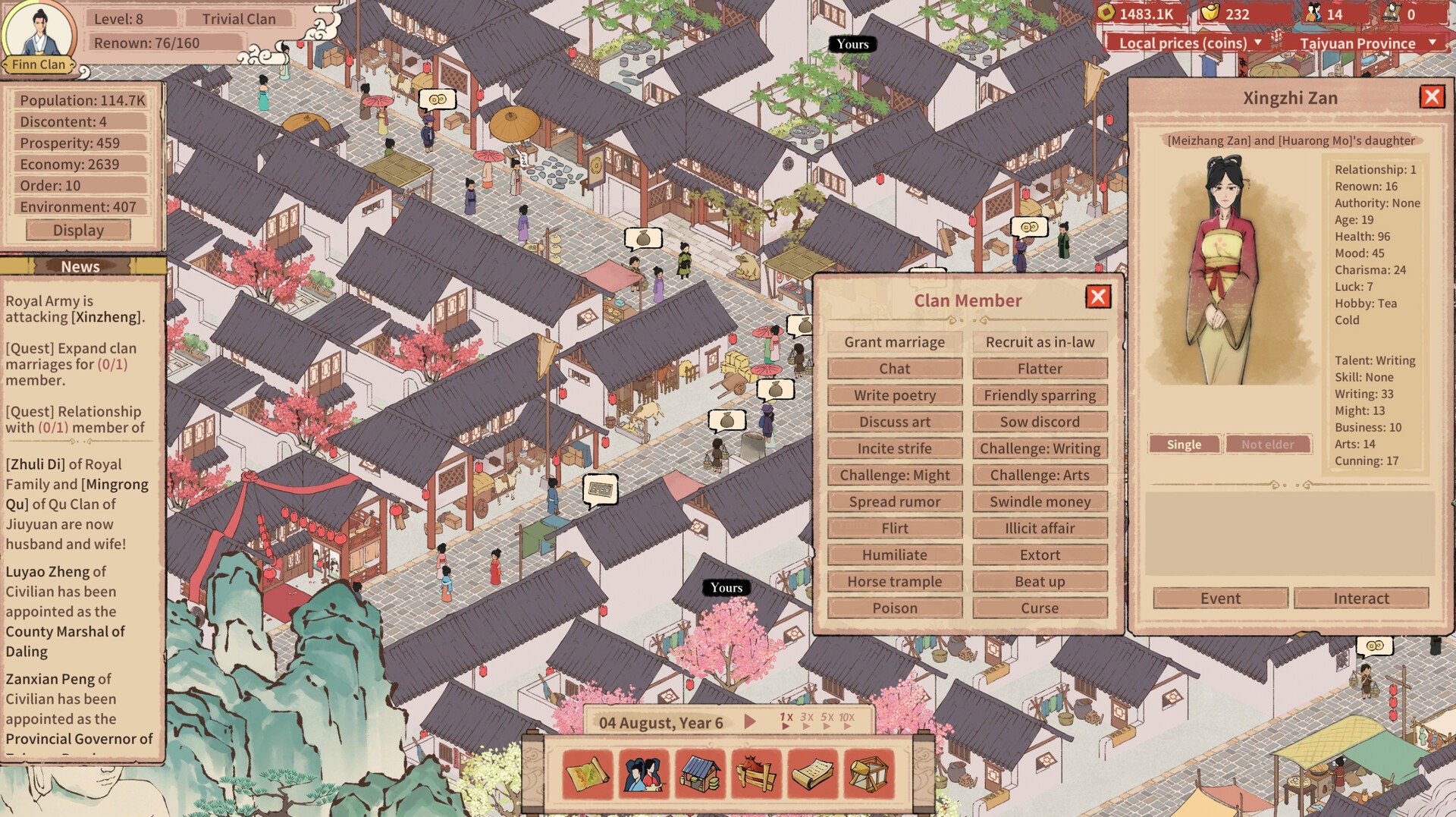
Task: Open the map scroll icon in toolbar
Action: coord(588,775)
